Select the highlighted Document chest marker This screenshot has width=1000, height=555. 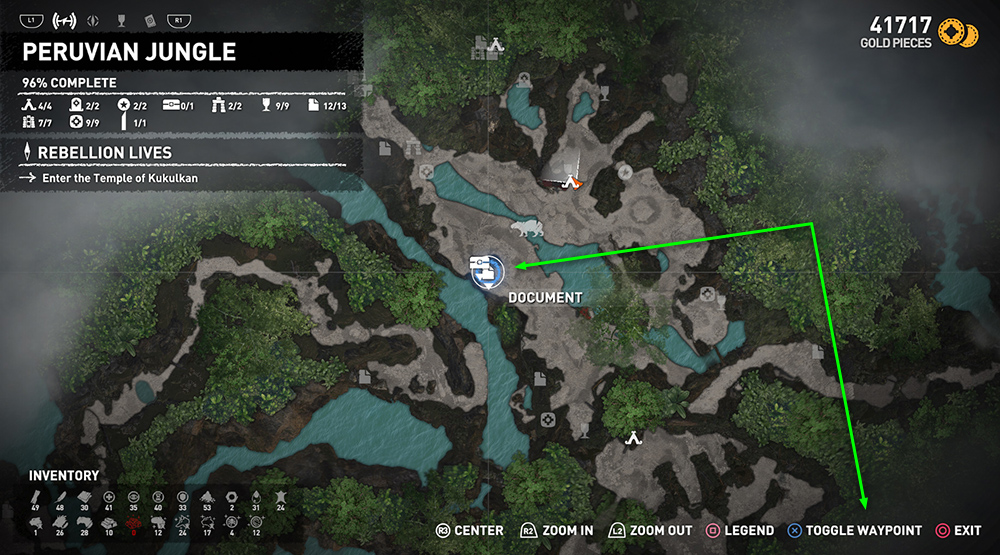coord(487,270)
